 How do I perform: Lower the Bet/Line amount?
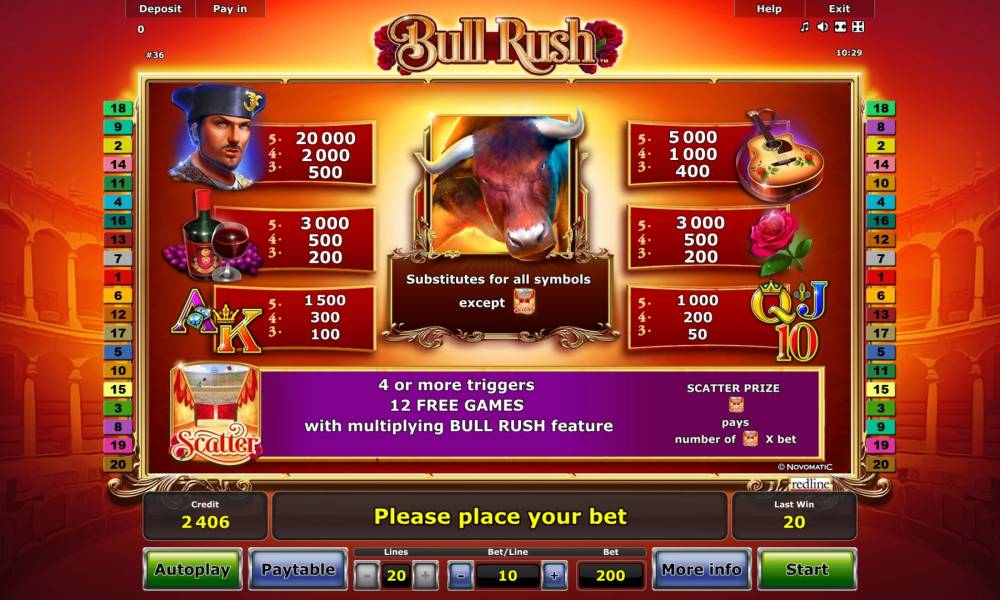(460, 575)
